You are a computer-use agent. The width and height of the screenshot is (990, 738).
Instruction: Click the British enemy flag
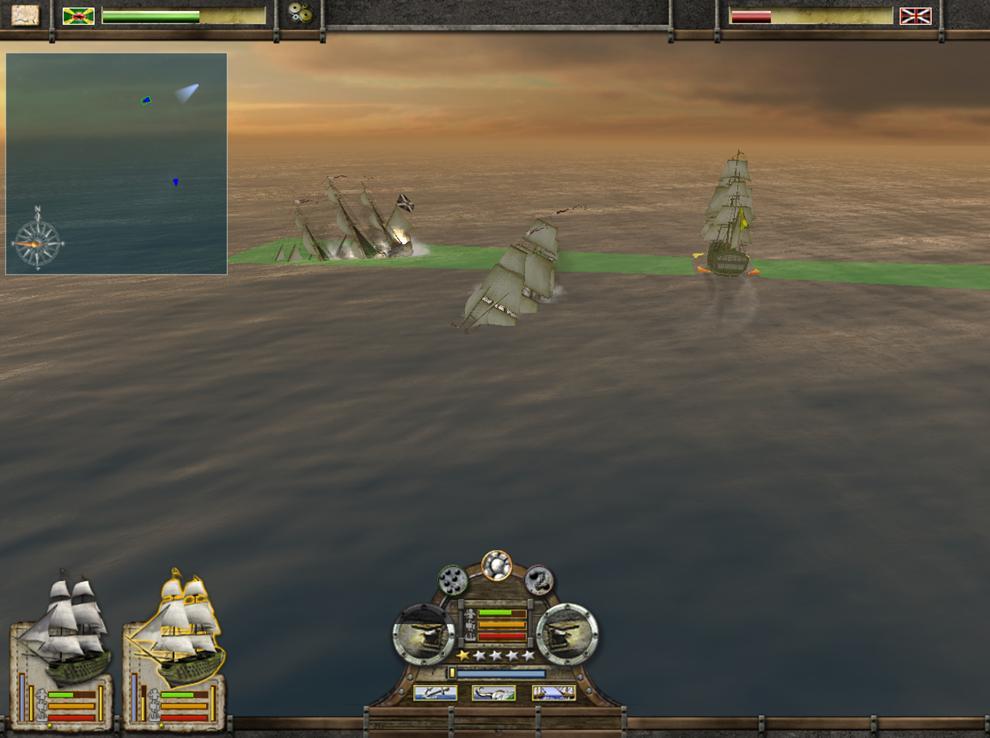(x=915, y=16)
